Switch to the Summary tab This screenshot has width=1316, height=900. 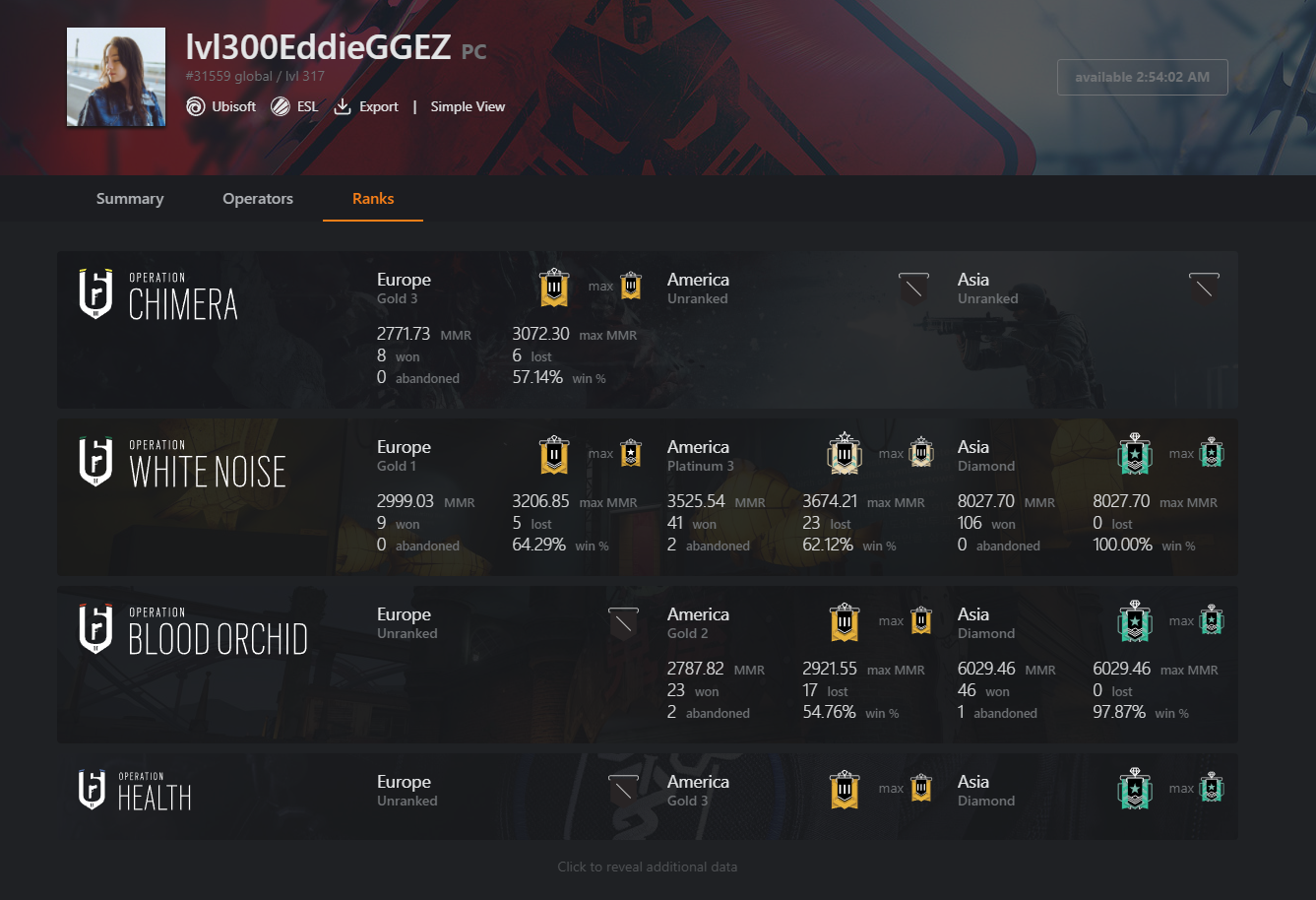coord(129,198)
